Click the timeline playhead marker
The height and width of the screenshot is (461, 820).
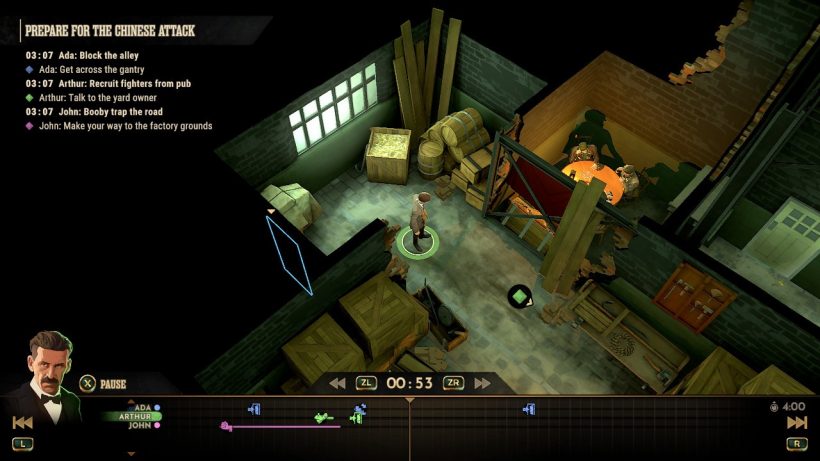(409, 401)
